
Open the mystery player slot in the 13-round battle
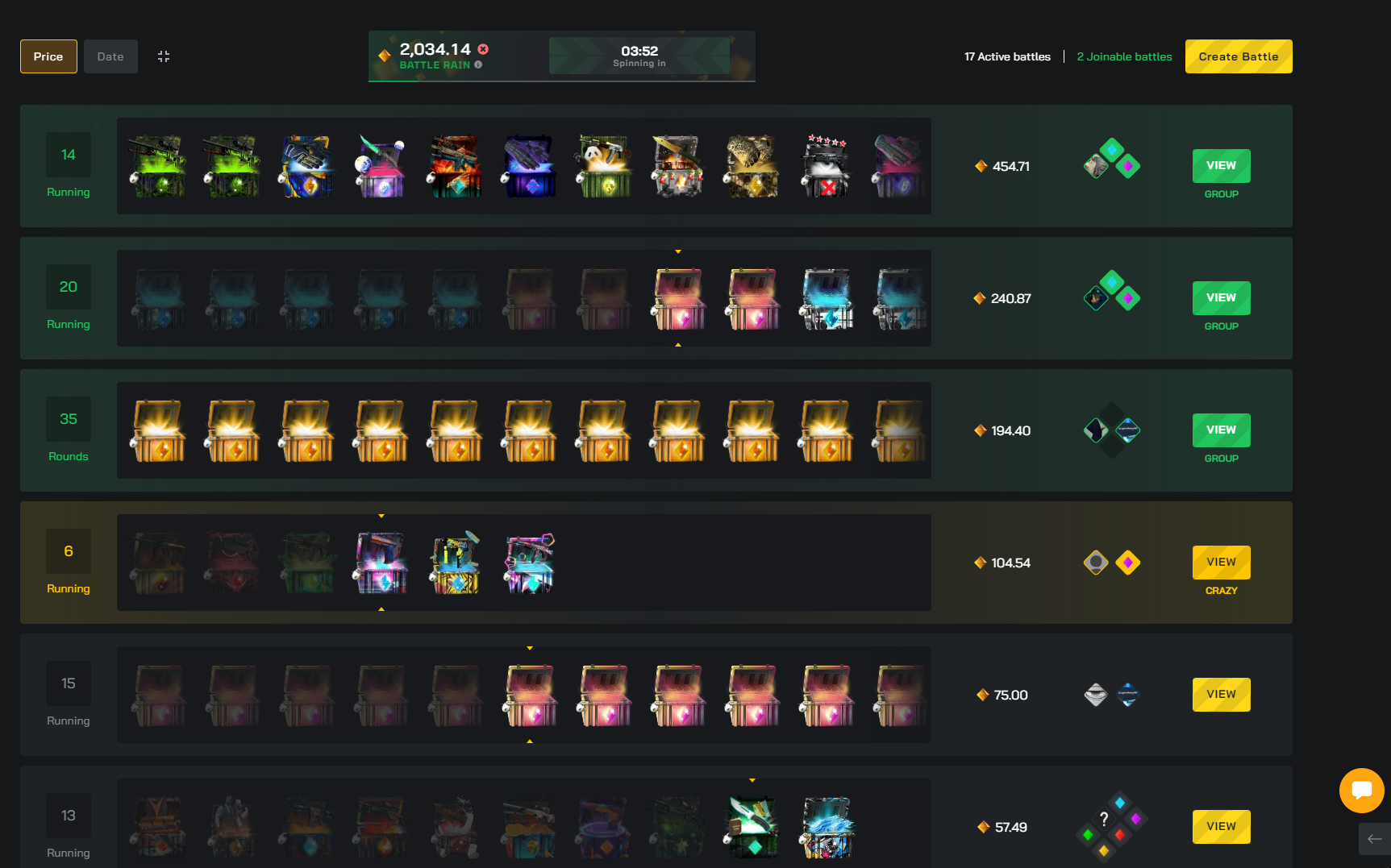1104,819
